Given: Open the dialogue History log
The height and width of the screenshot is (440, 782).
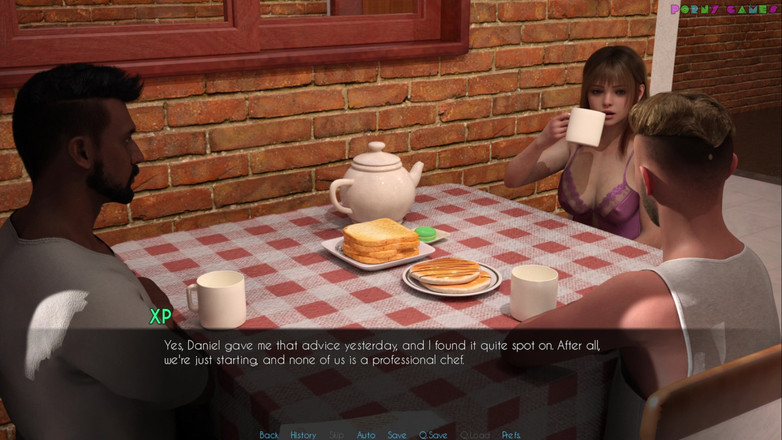Looking at the screenshot, I should click(303, 435).
